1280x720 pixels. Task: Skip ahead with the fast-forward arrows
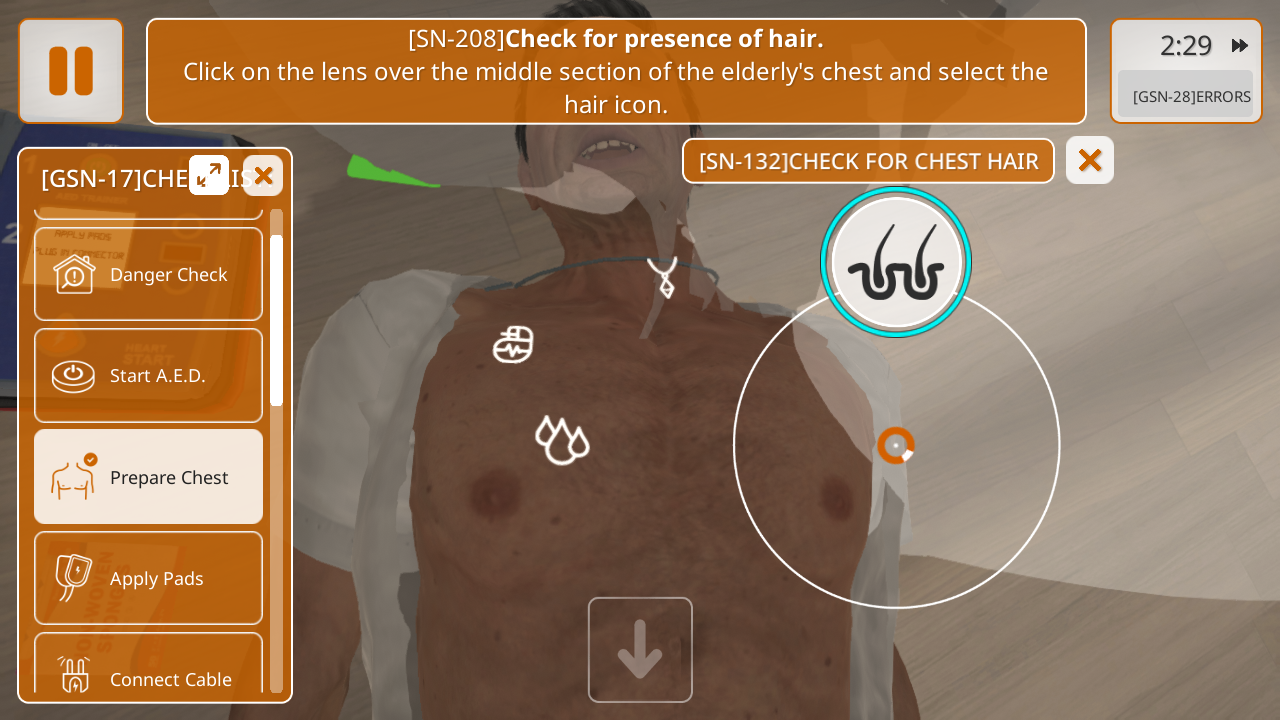(1240, 45)
